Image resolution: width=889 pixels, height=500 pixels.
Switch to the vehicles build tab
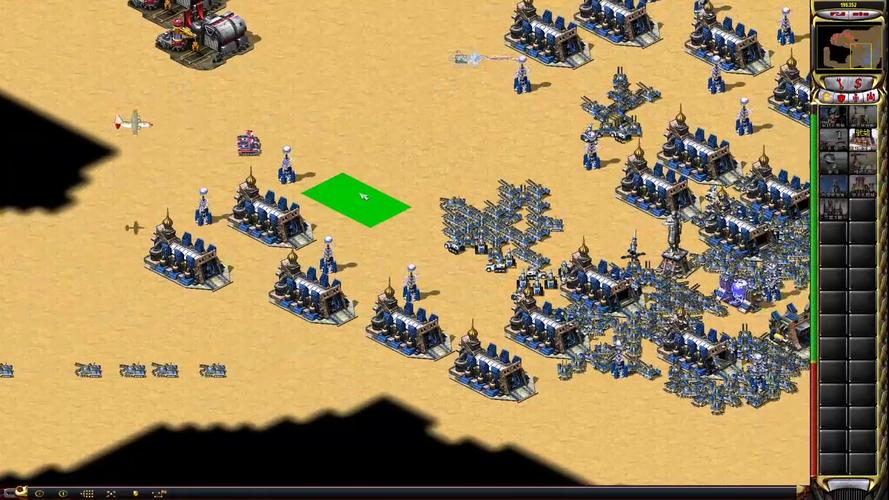coord(869,97)
